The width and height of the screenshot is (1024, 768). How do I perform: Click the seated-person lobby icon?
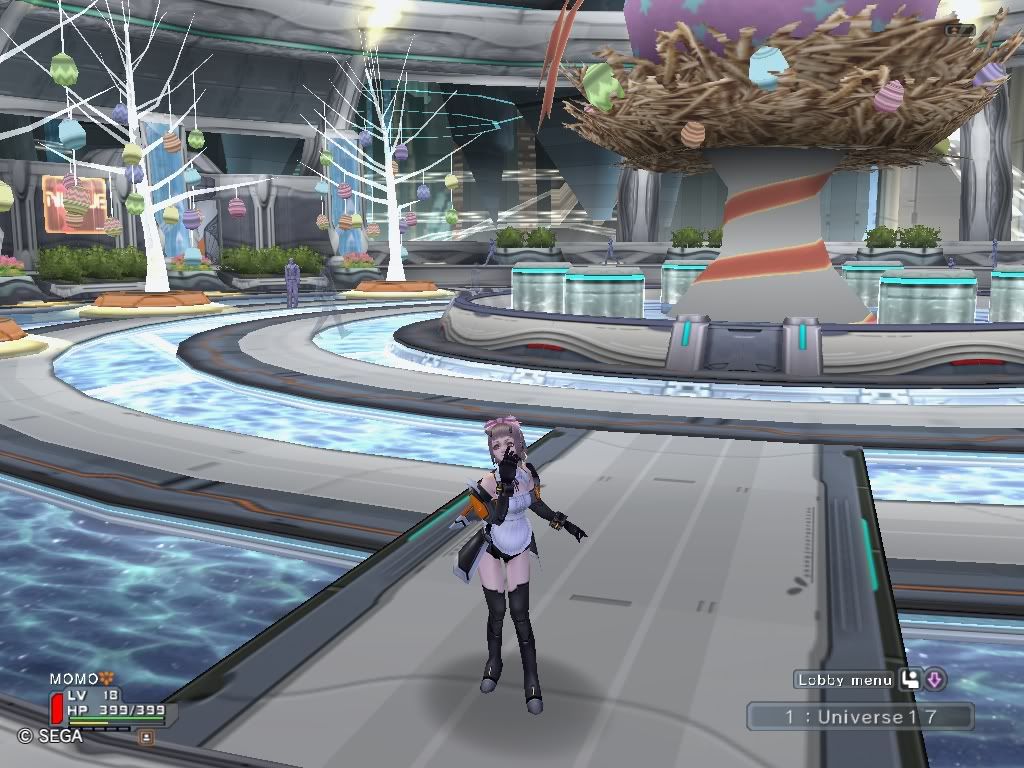click(x=910, y=680)
